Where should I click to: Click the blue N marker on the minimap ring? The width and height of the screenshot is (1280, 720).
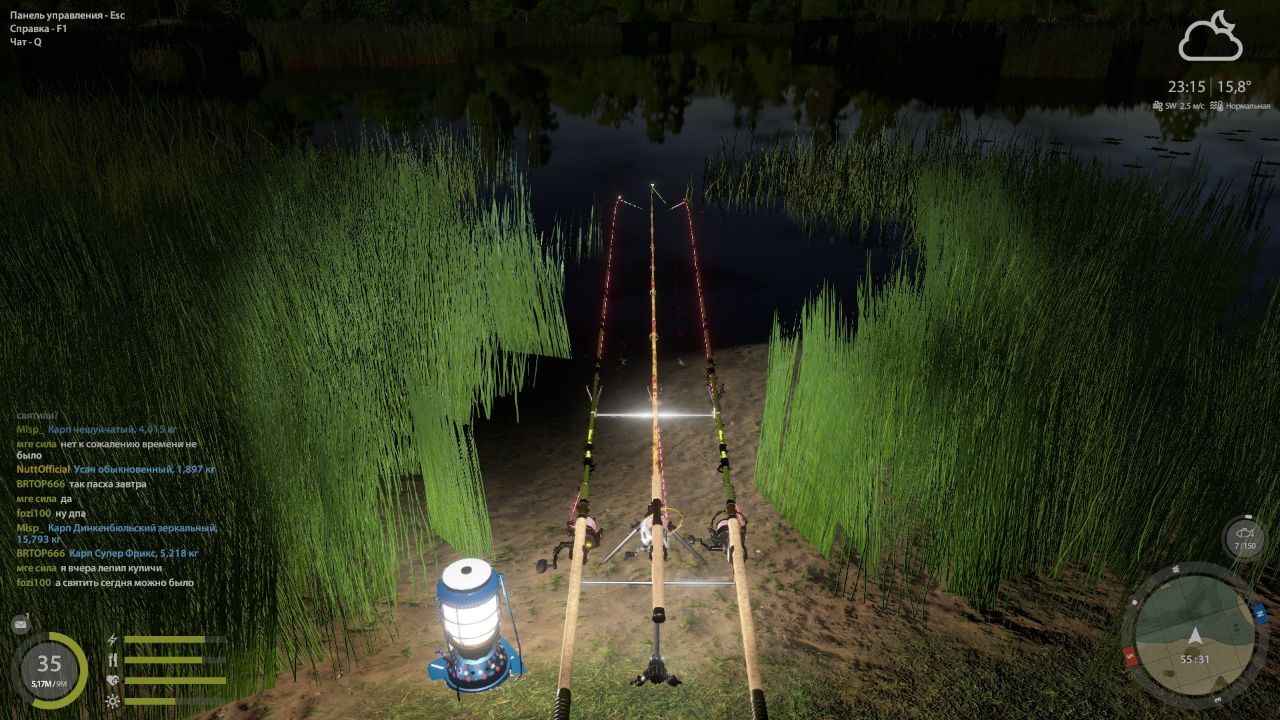tap(1259, 612)
